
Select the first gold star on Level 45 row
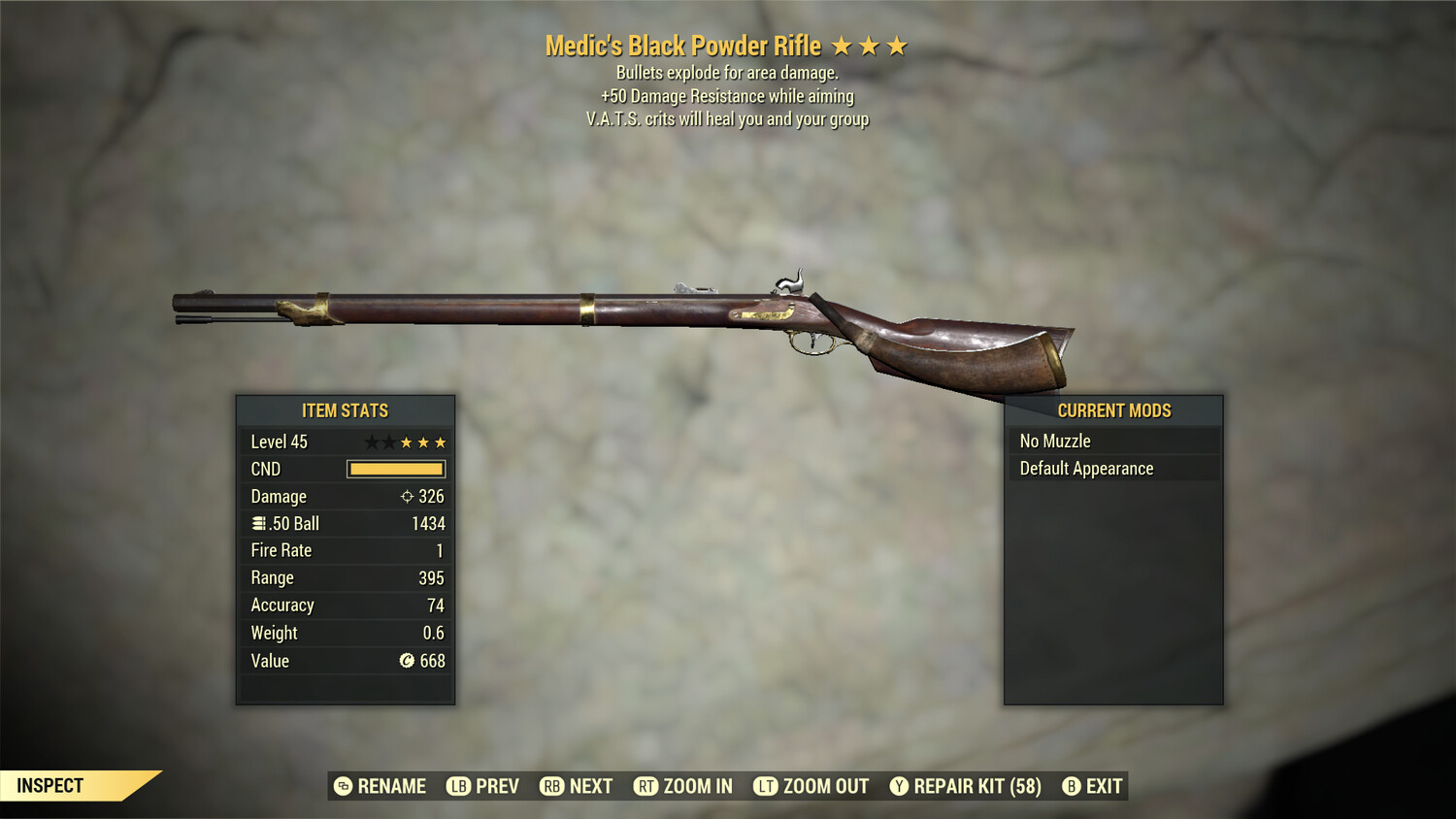coord(406,441)
